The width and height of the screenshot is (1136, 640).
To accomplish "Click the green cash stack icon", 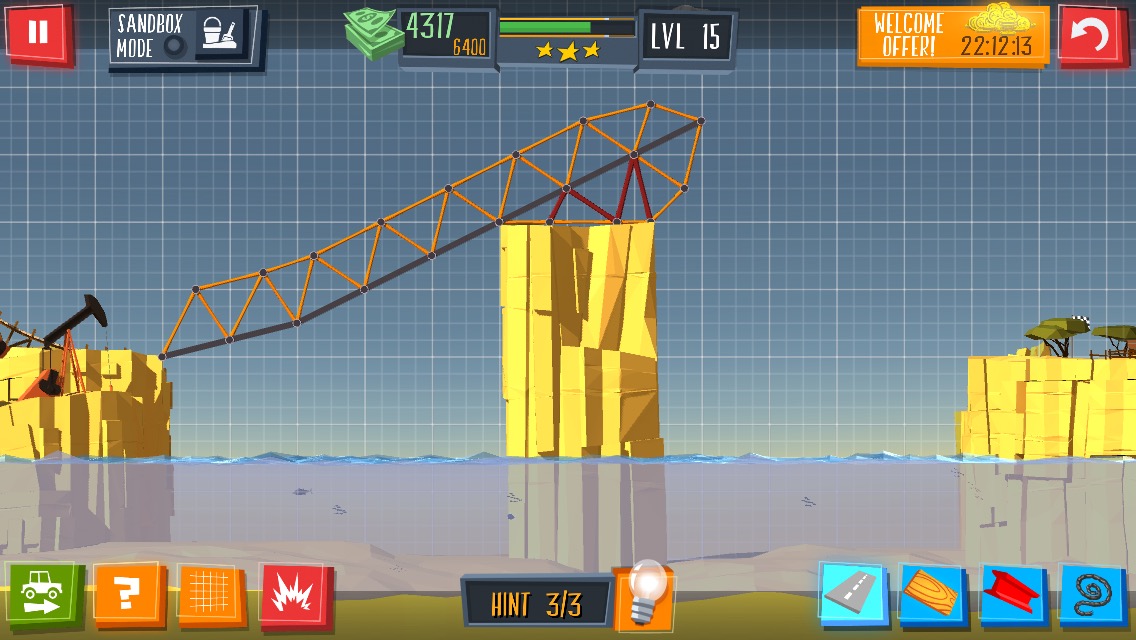I will tap(371, 36).
